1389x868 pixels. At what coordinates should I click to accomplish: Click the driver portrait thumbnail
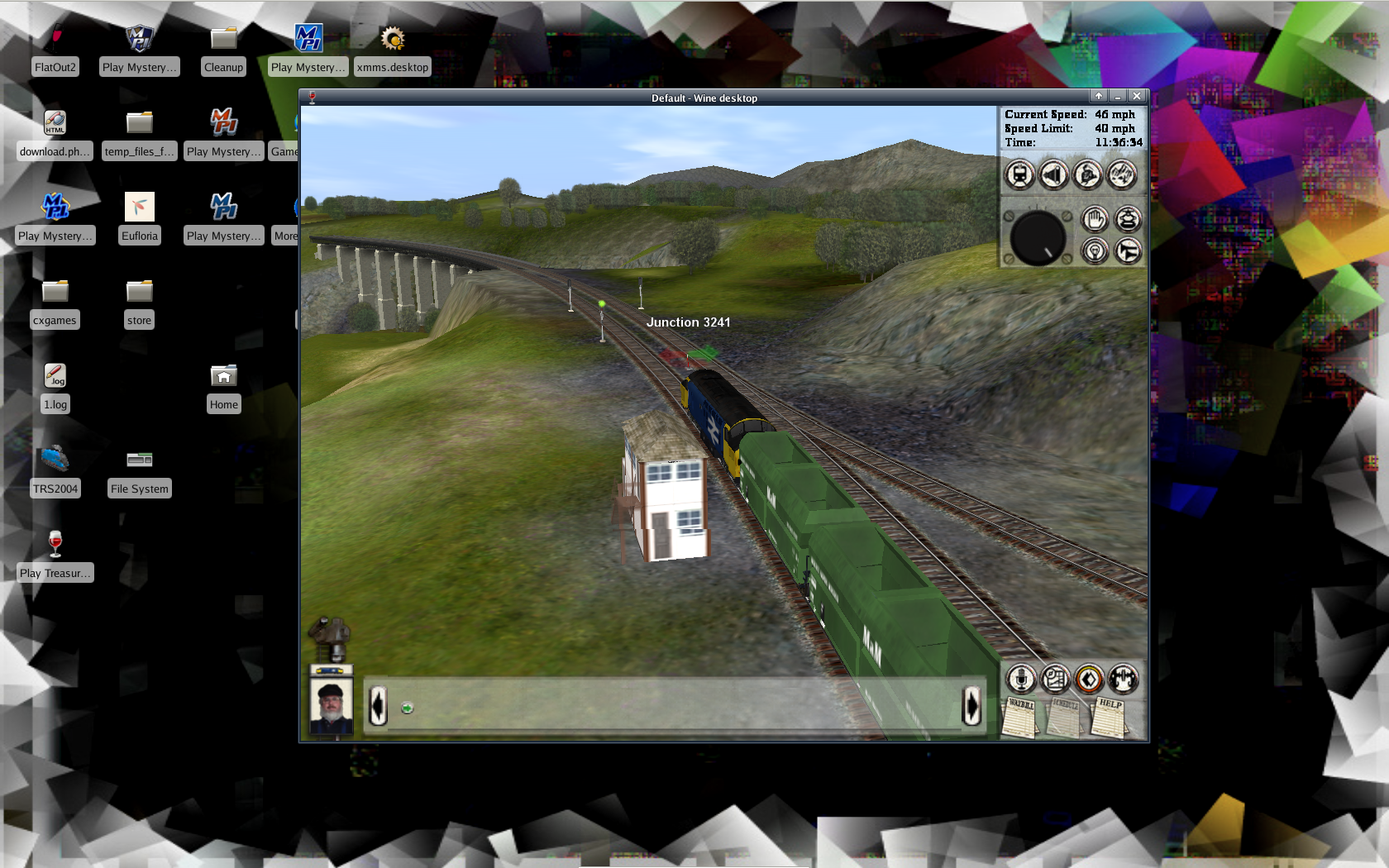coord(331,707)
